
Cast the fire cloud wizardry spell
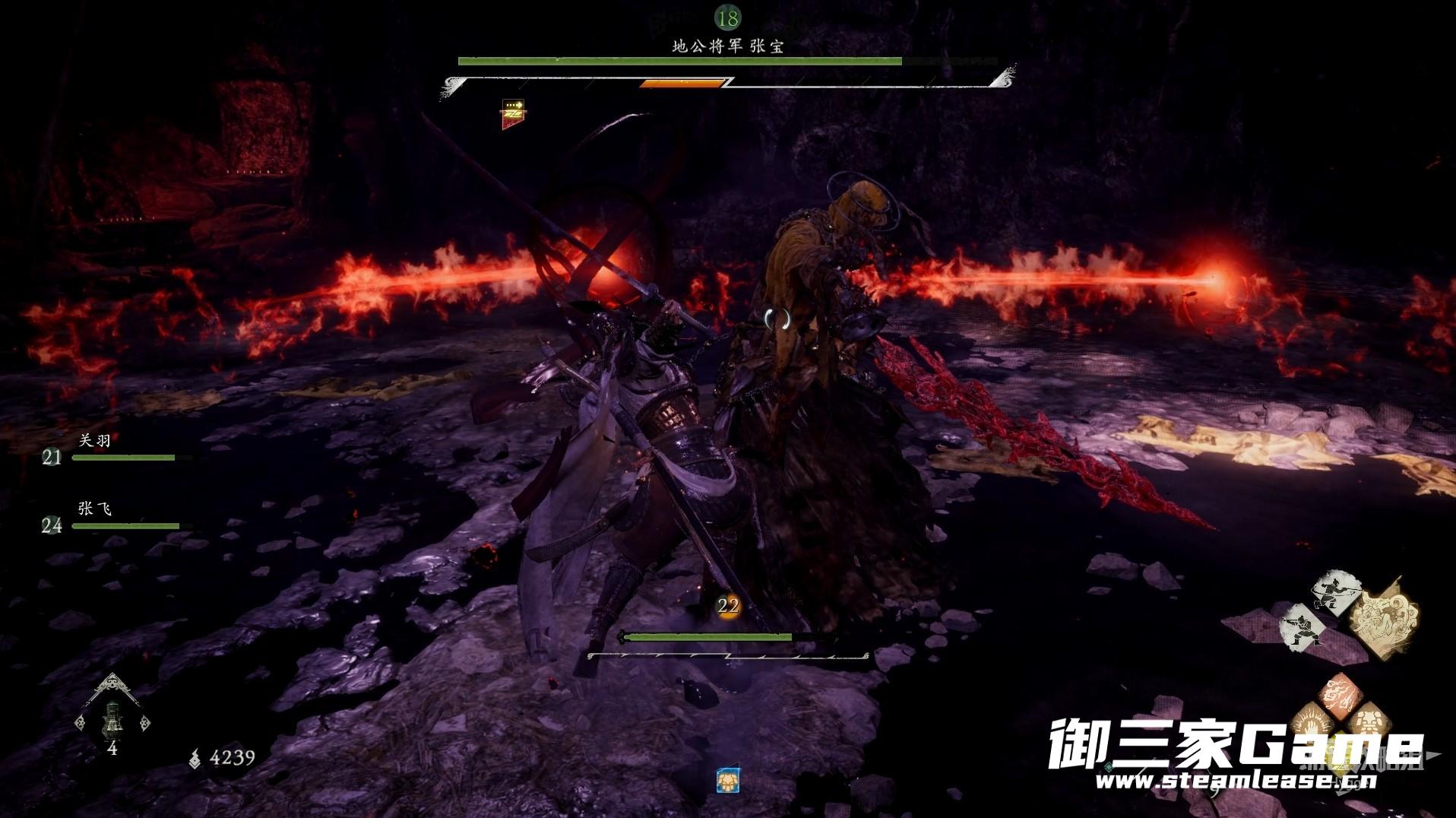click(x=1340, y=693)
